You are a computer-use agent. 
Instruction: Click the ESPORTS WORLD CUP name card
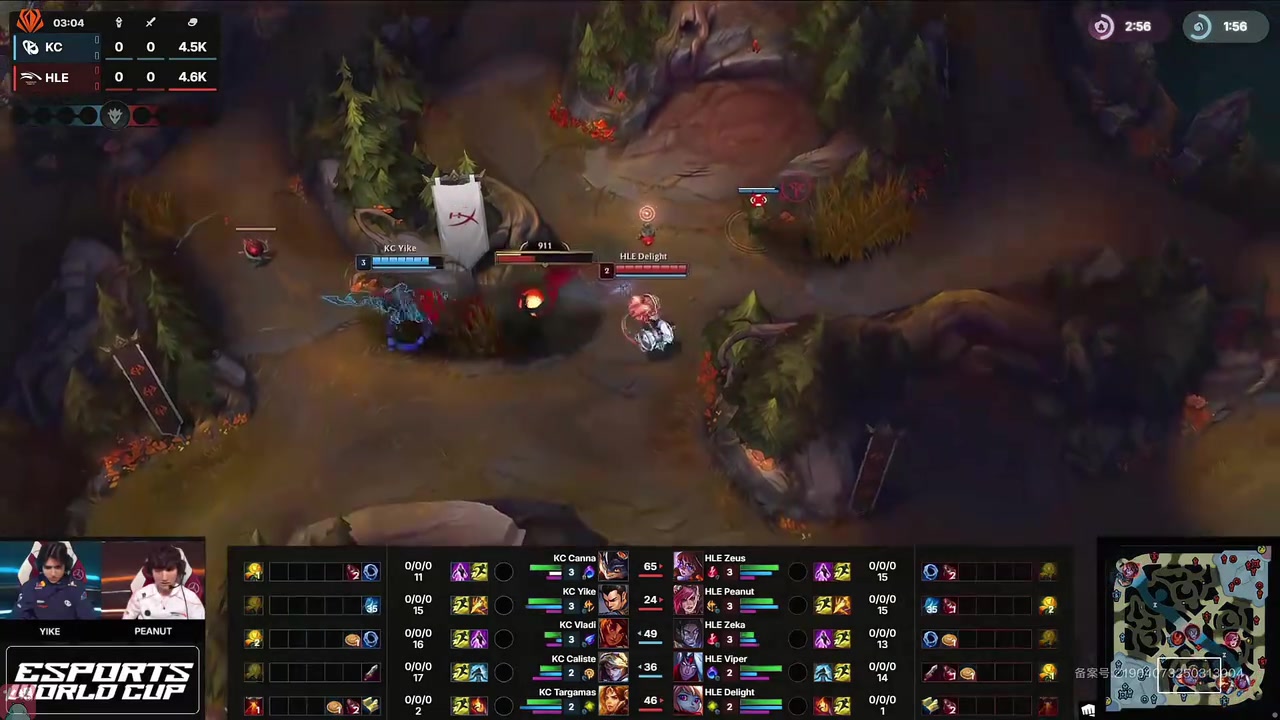pyautogui.click(x=101, y=678)
